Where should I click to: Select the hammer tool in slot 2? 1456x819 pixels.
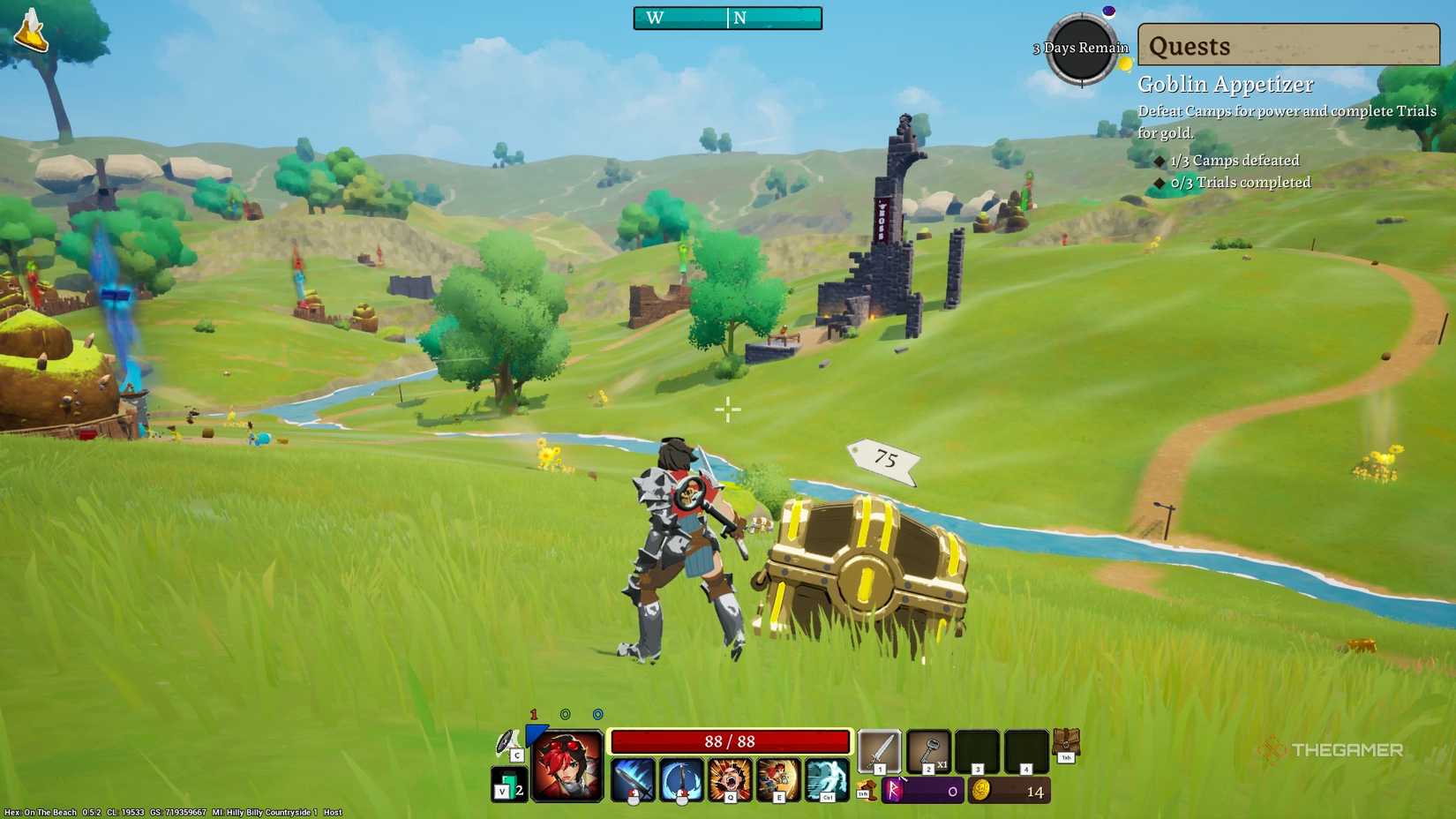[x=928, y=750]
